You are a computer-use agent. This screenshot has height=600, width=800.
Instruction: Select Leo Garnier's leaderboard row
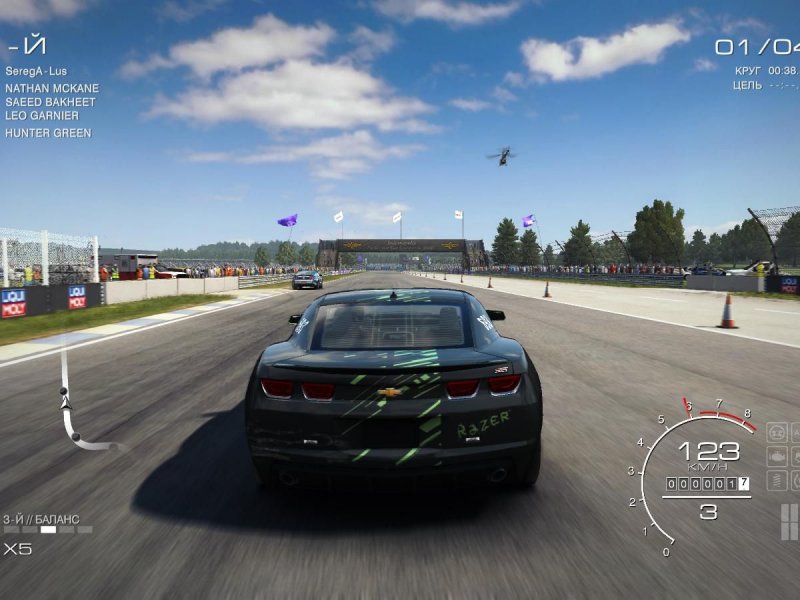pos(42,116)
